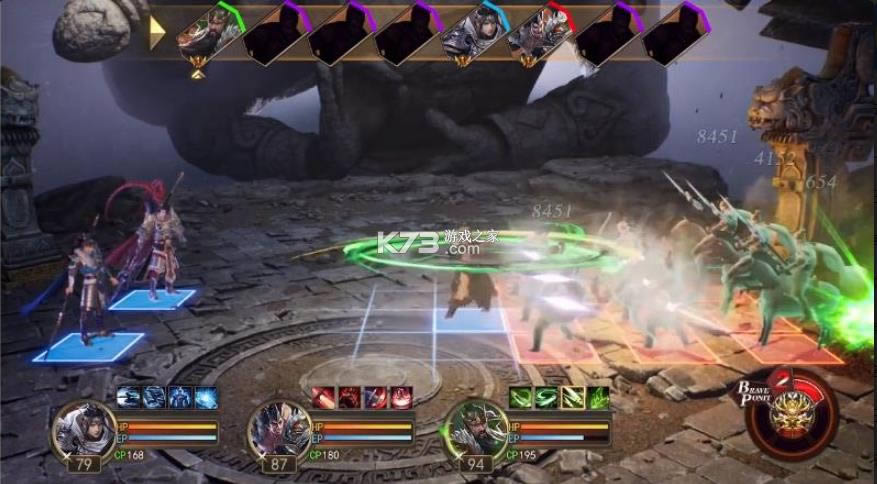Select the level 87 hero portrait
This screenshot has height=484, width=877.
pos(276,430)
